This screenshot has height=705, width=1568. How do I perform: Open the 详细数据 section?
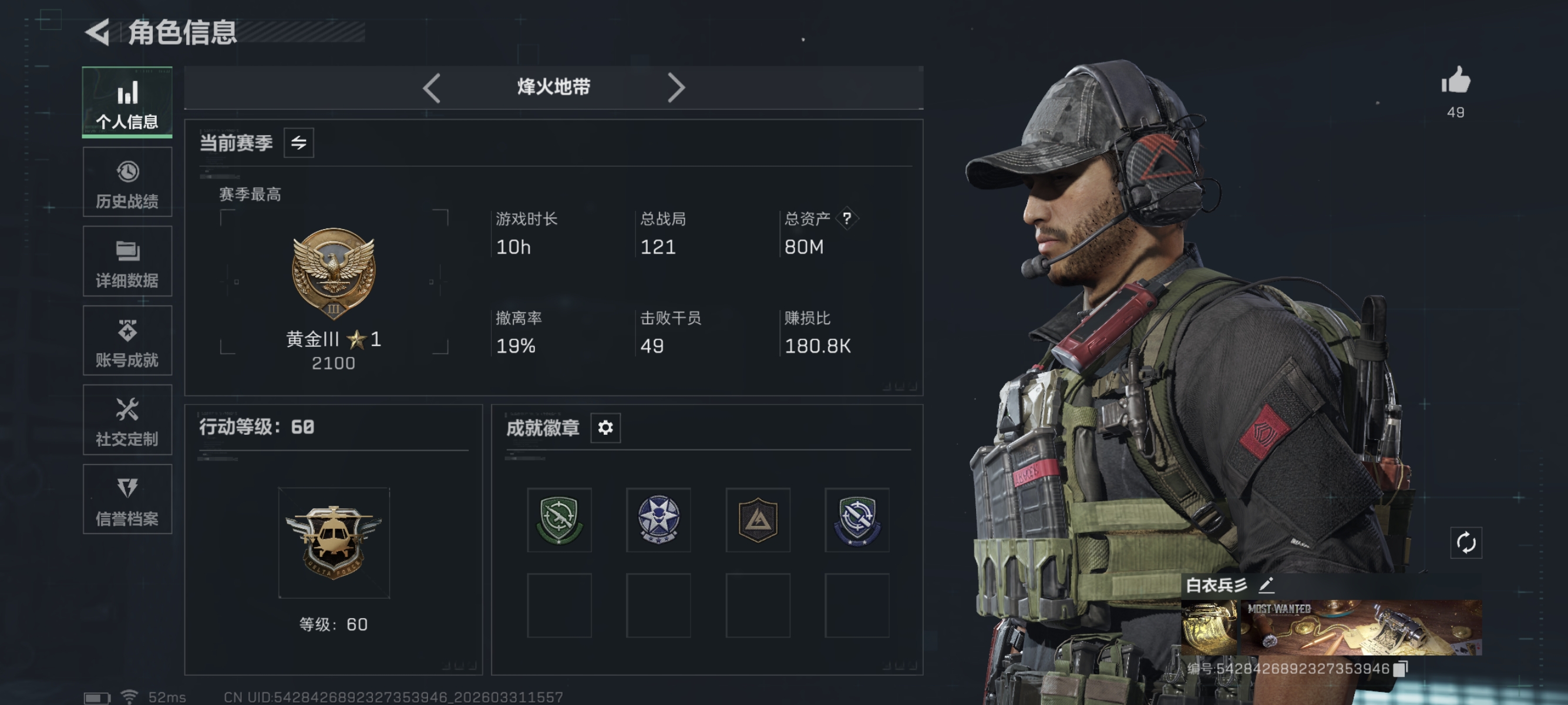pyautogui.click(x=127, y=261)
